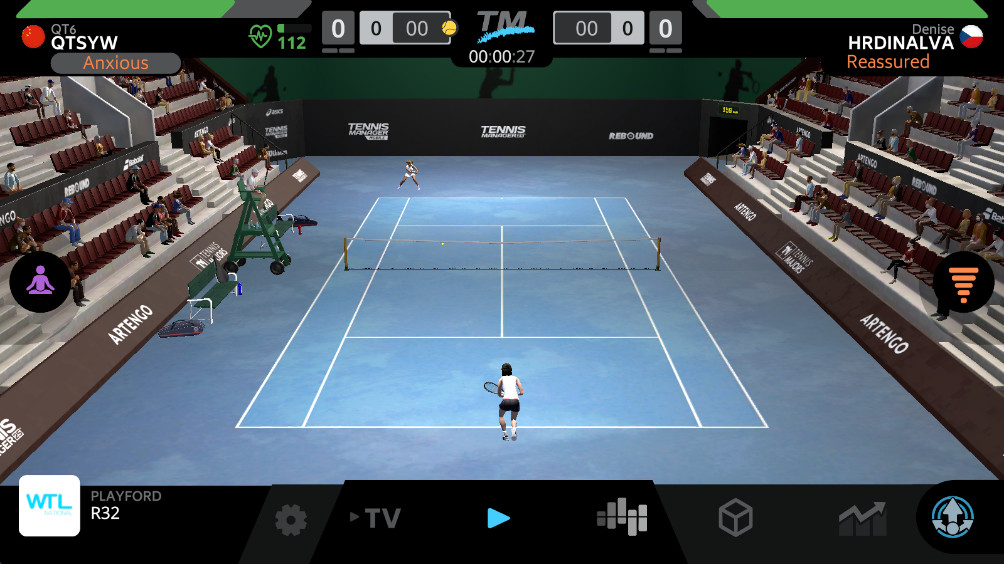Image resolution: width=1004 pixels, height=564 pixels.
Task: Switch to the TV view tab
Action: 376,518
